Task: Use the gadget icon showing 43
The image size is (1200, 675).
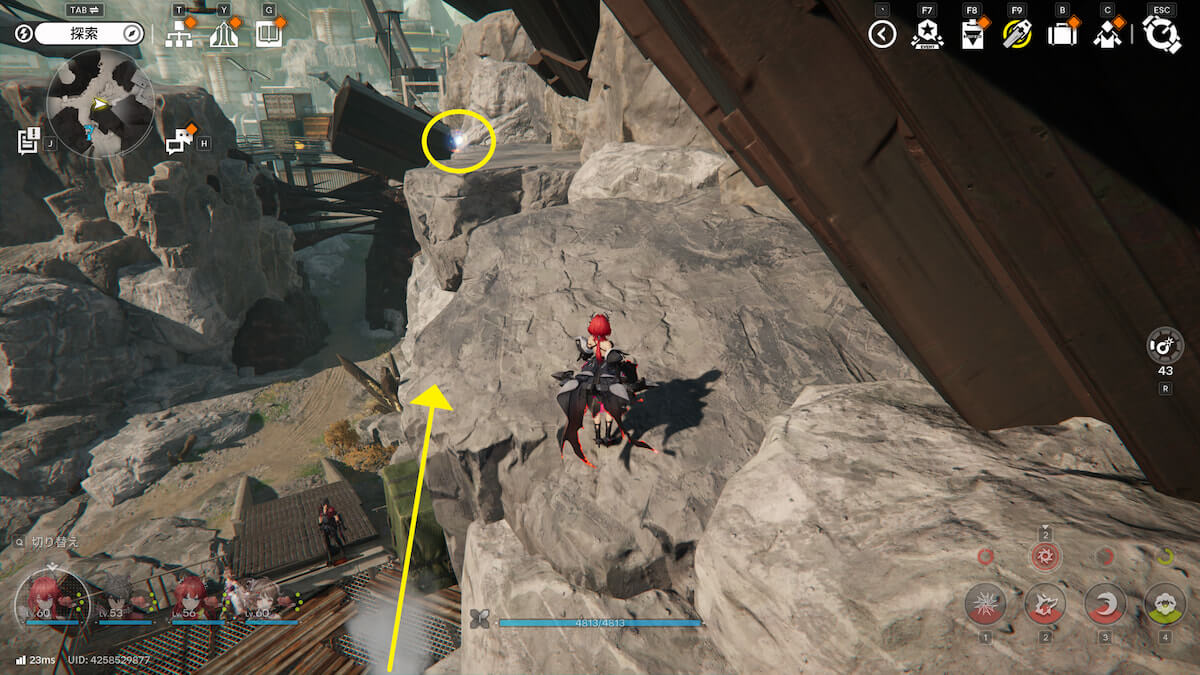Action: click(1166, 347)
